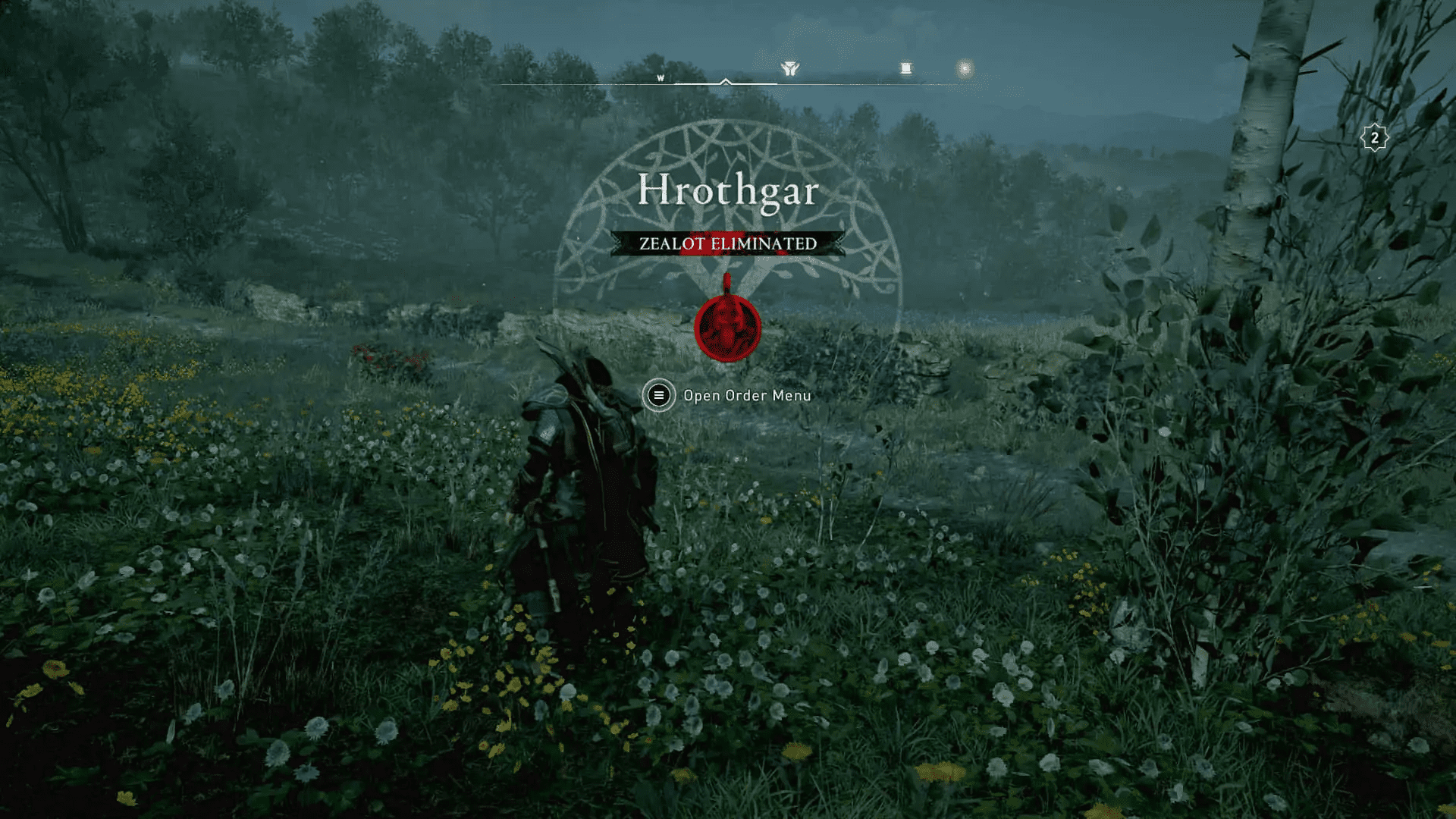Click the Order of the Ancients emblem on the compass
The width and height of the screenshot is (1456, 819).
point(790,68)
